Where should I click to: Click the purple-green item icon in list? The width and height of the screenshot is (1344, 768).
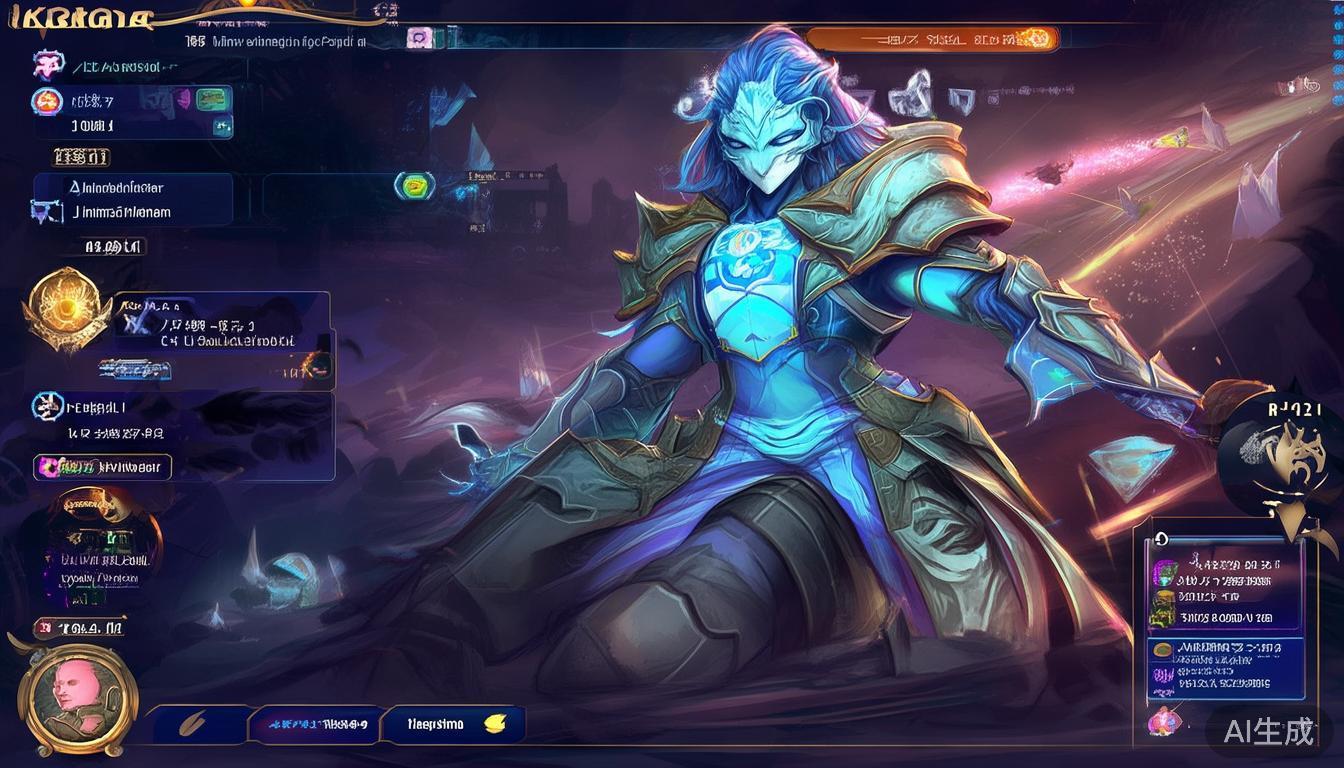pyautogui.click(x=1163, y=571)
